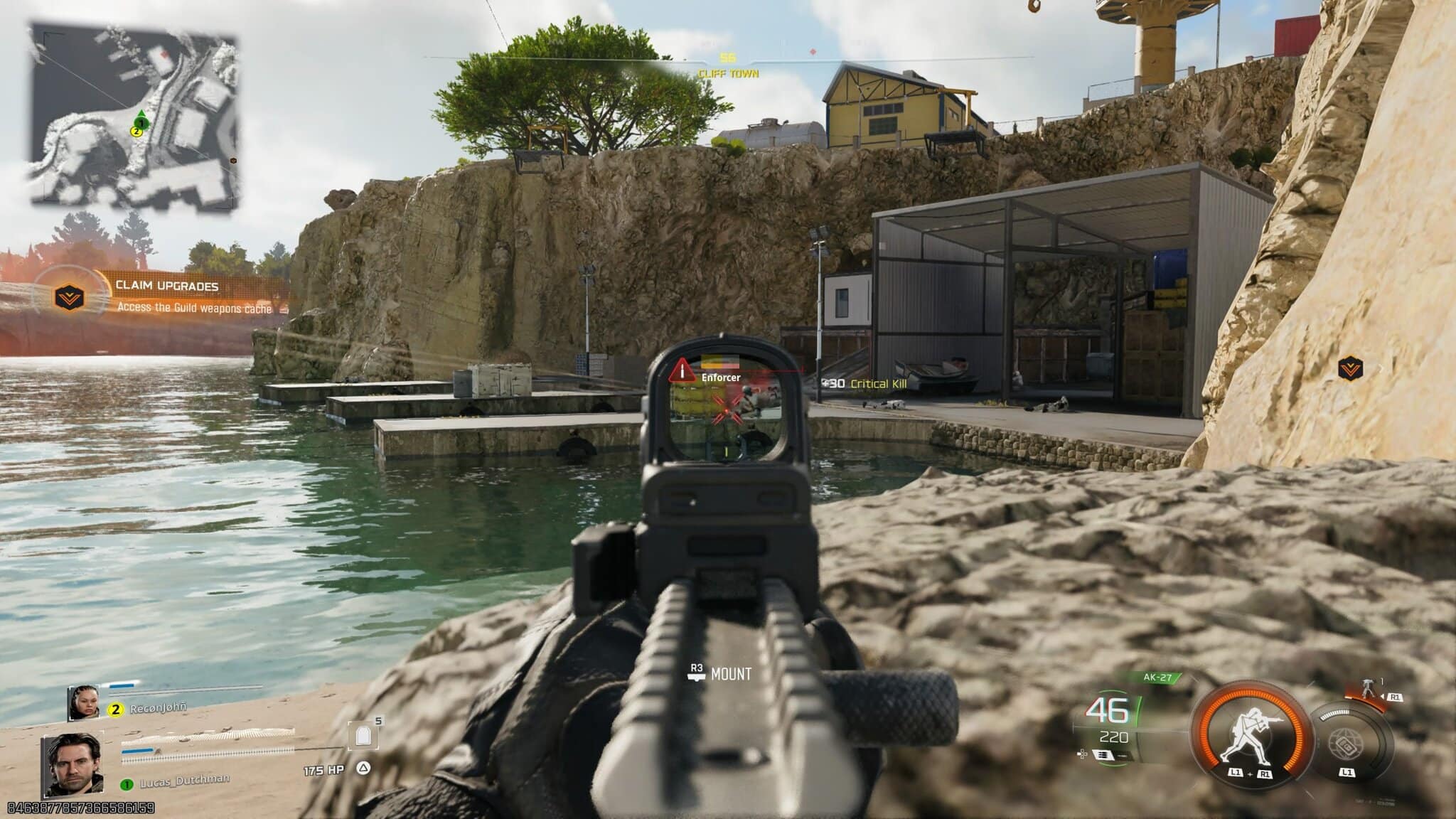The height and width of the screenshot is (819, 1456).
Task: Click the AK-27 weapon label
Action: 1157,678
